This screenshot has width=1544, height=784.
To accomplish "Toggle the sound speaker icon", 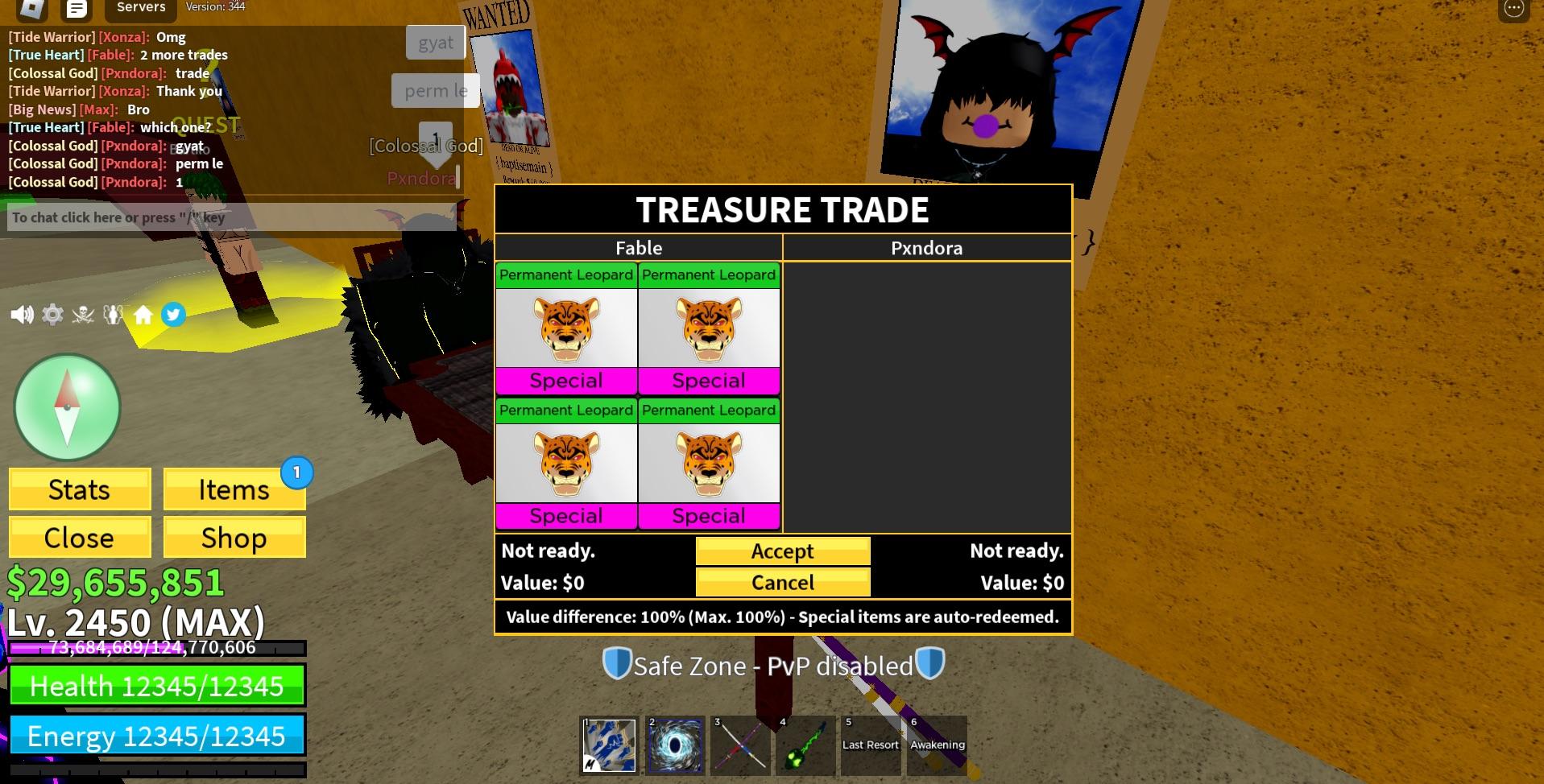I will tap(22, 315).
